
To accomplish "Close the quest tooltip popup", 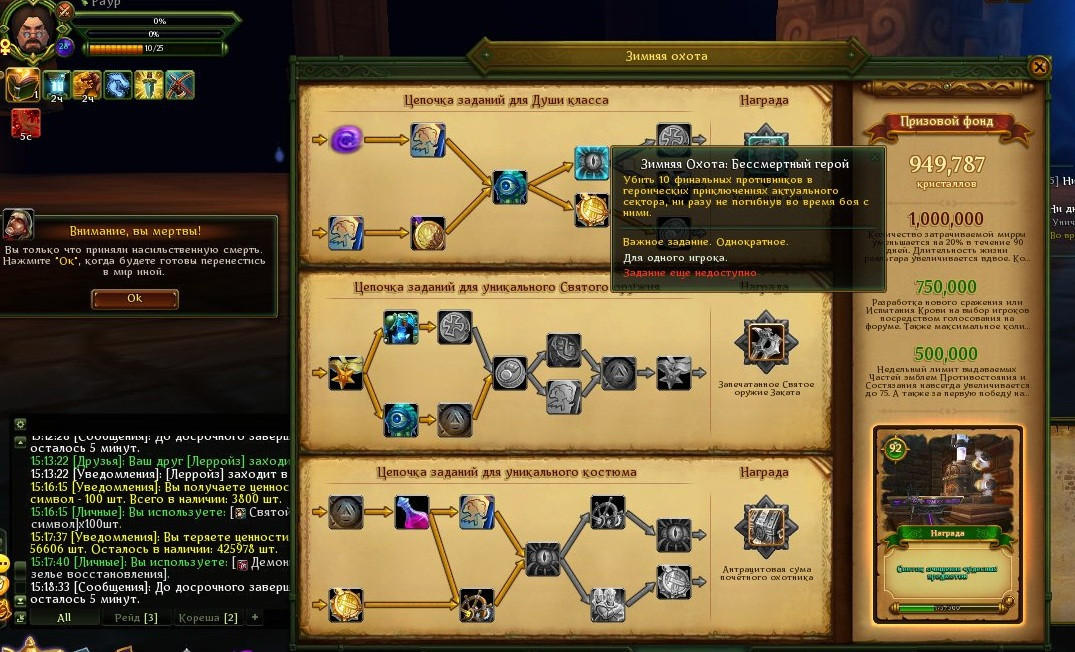I will tap(876, 156).
